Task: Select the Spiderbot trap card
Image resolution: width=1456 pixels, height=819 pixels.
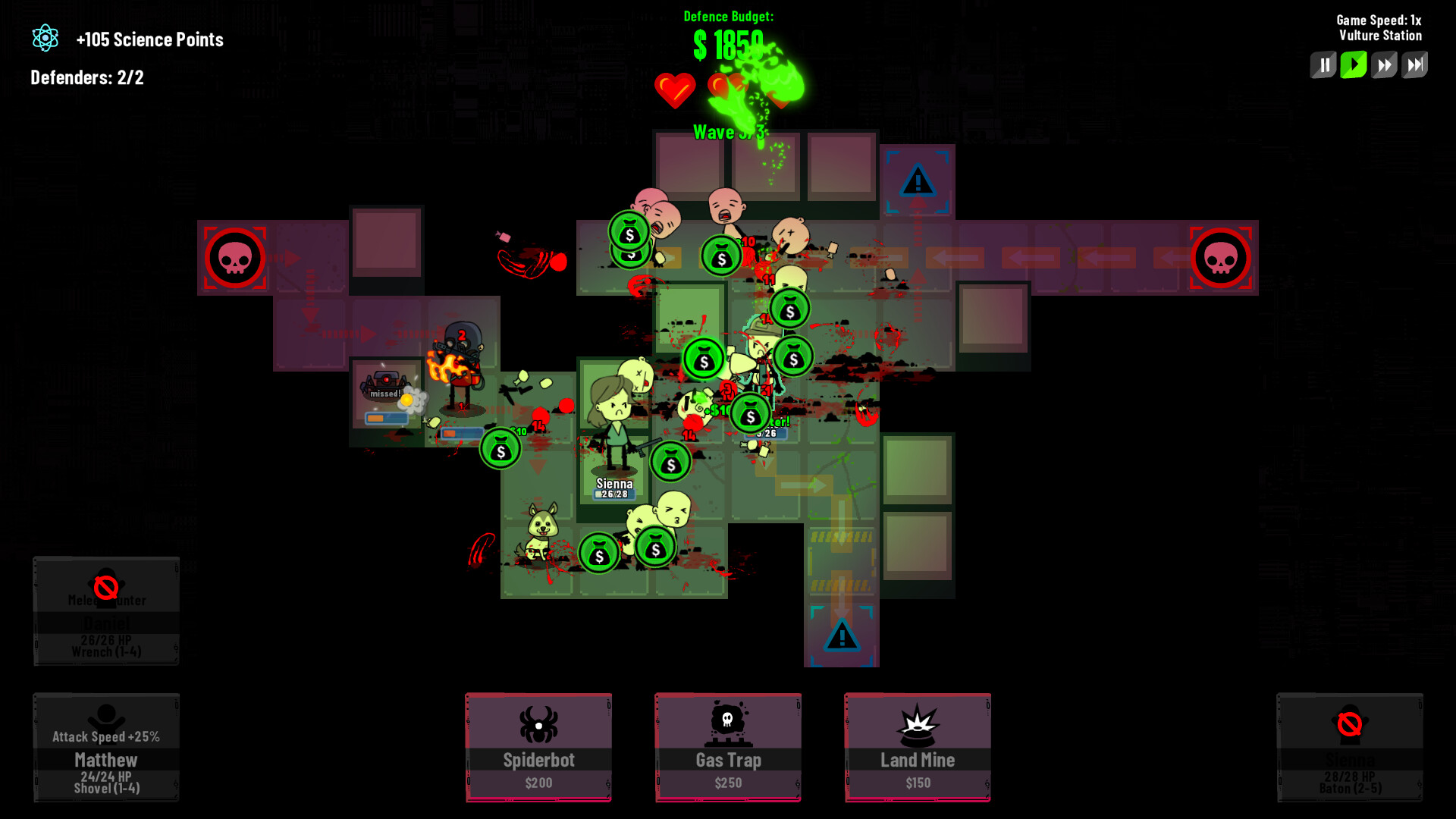Action: [x=538, y=747]
